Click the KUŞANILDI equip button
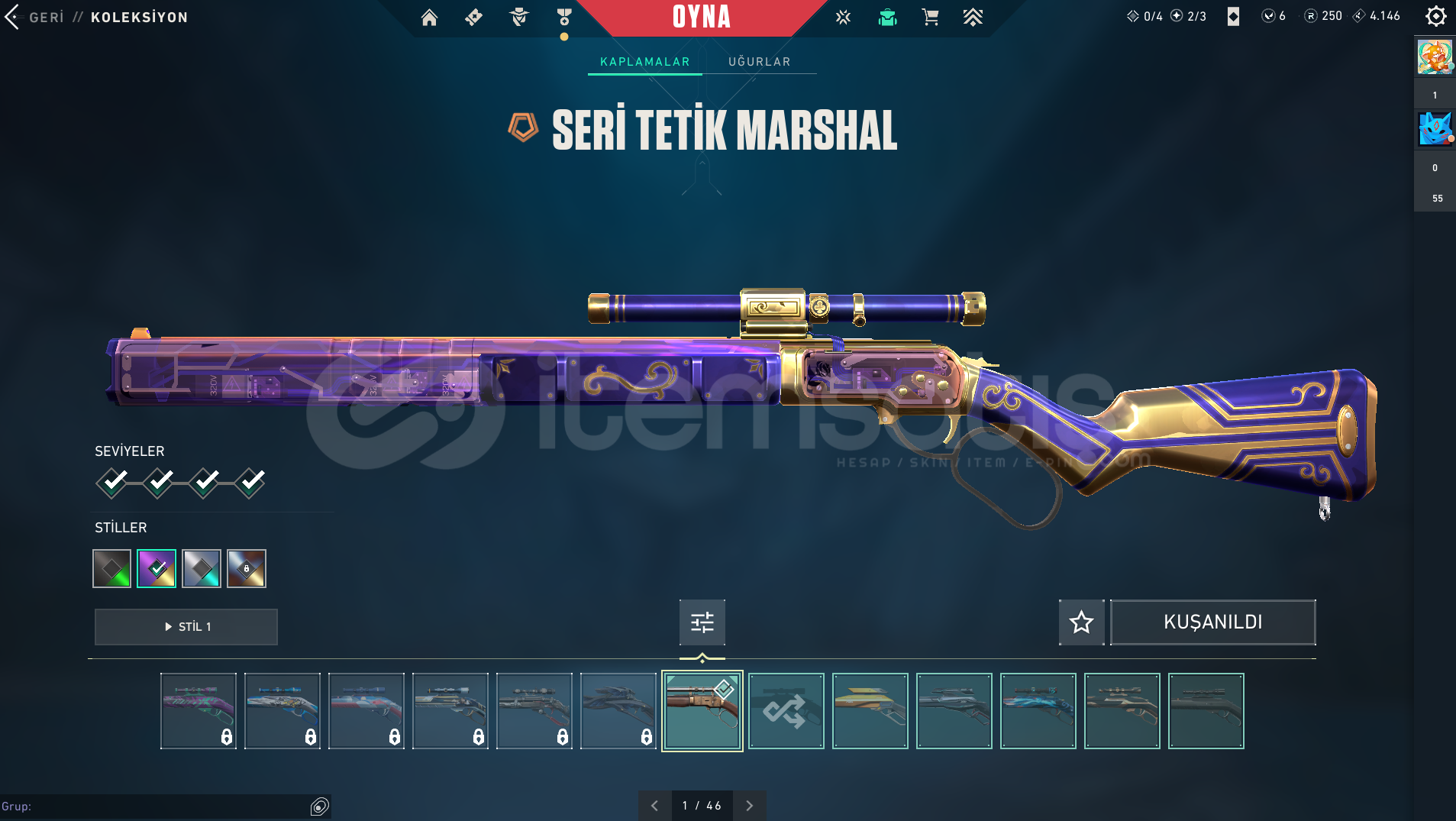 (x=1212, y=622)
